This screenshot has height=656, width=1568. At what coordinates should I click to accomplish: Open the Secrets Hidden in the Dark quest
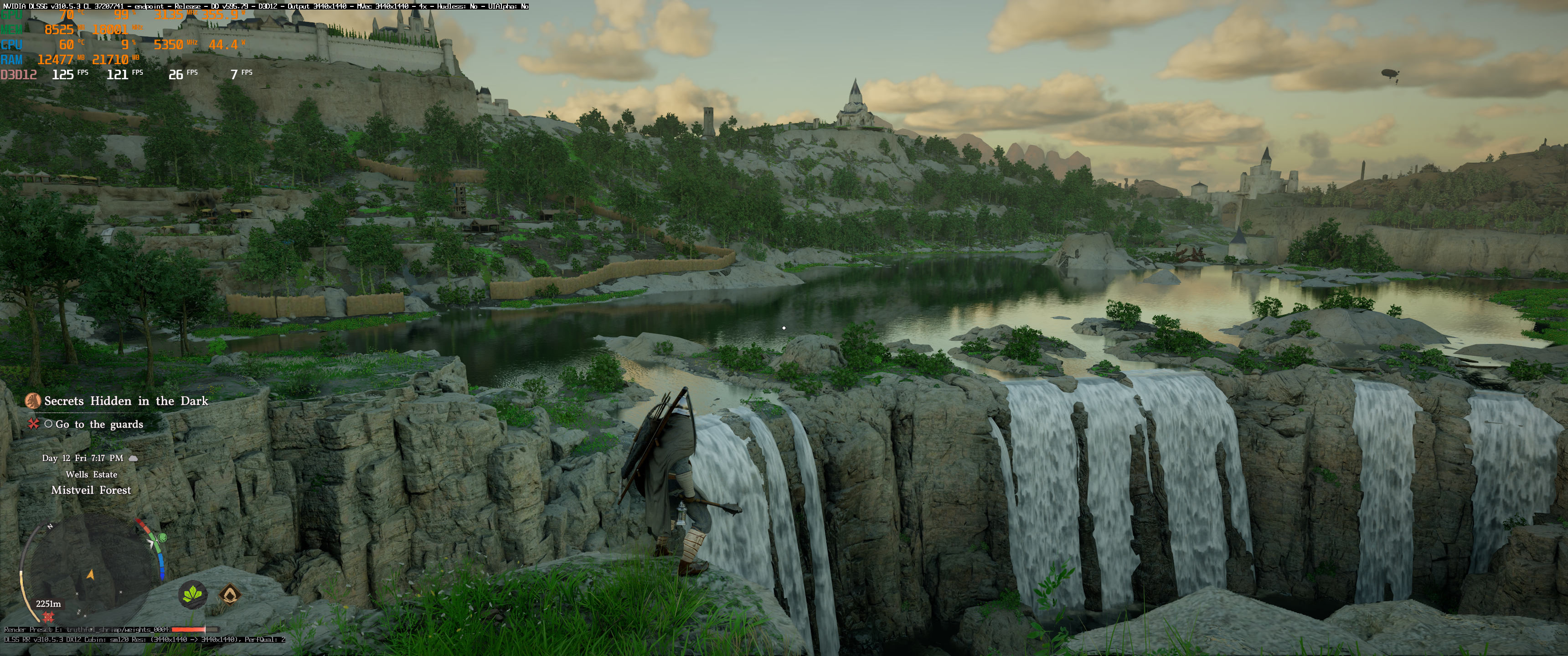[126, 401]
